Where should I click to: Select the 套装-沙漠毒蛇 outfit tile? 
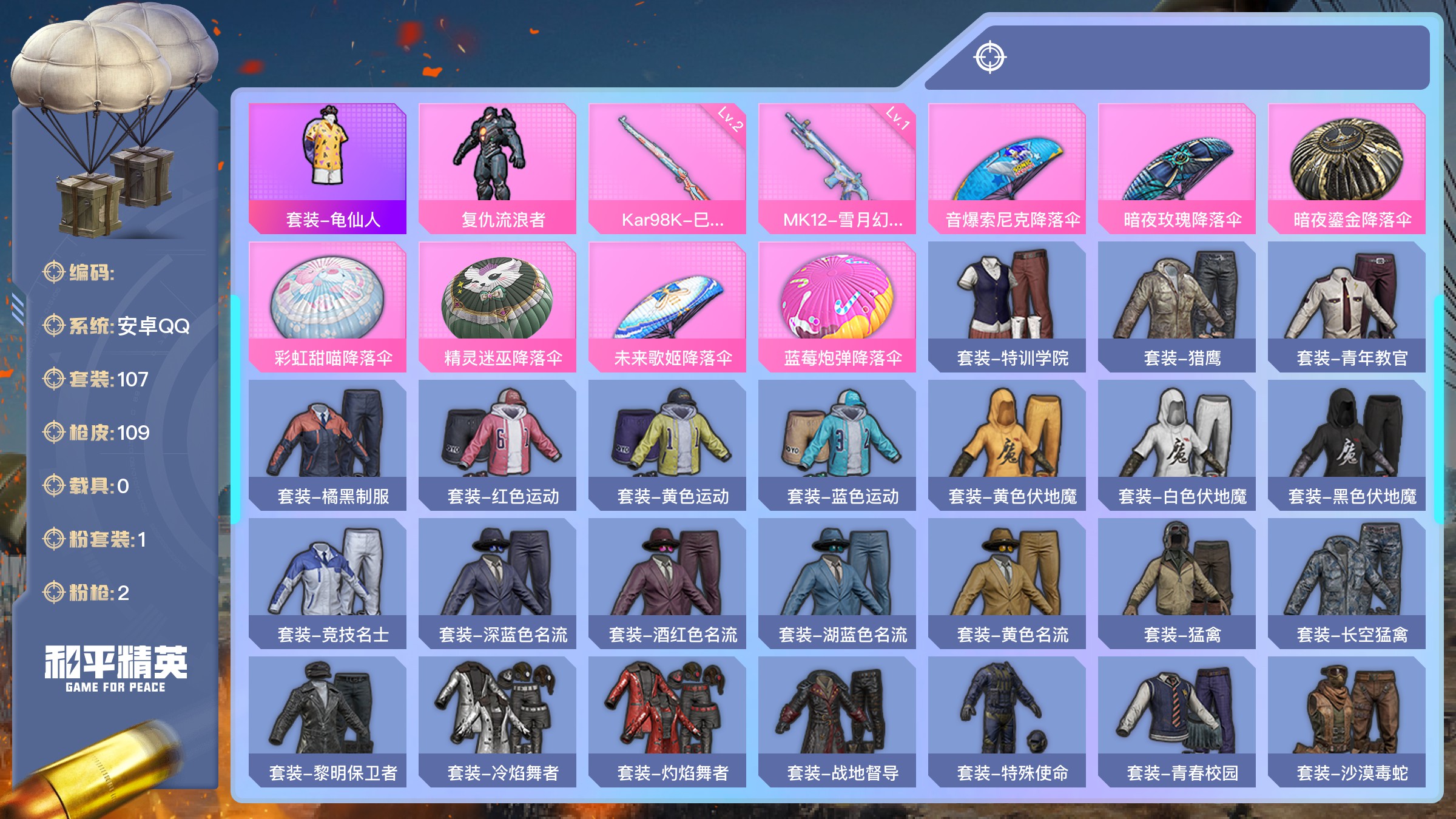(x=1347, y=721)
